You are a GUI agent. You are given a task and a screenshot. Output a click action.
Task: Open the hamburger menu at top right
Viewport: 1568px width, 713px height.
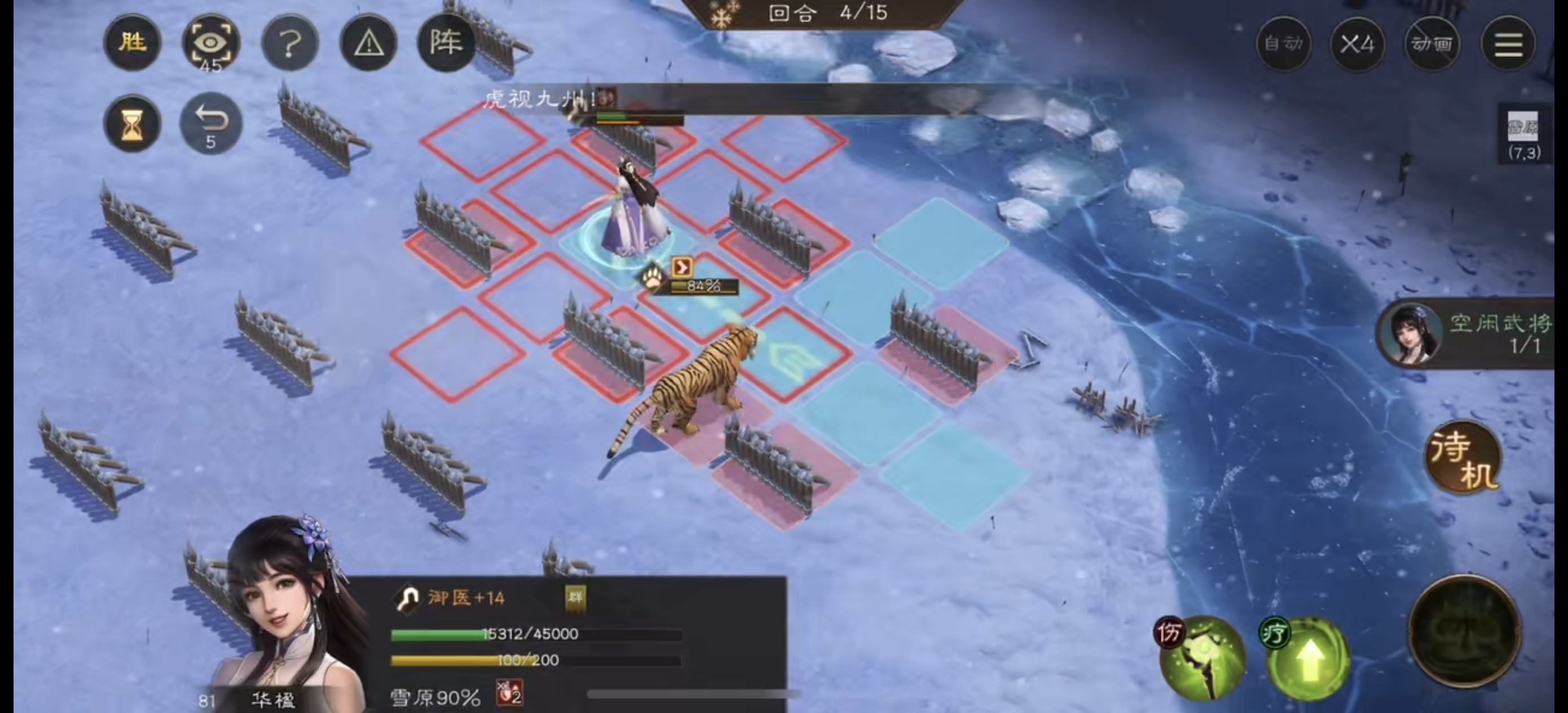1508,43
